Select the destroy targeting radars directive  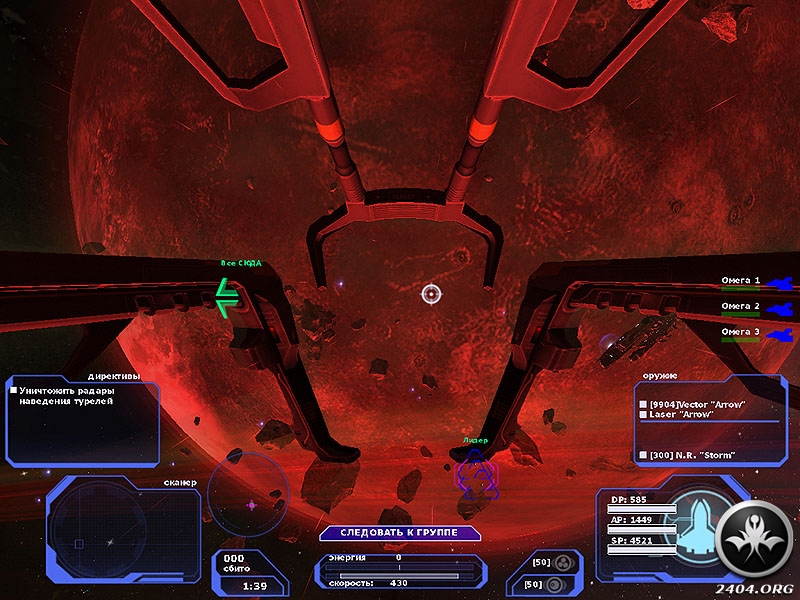[x=65, y=395]
